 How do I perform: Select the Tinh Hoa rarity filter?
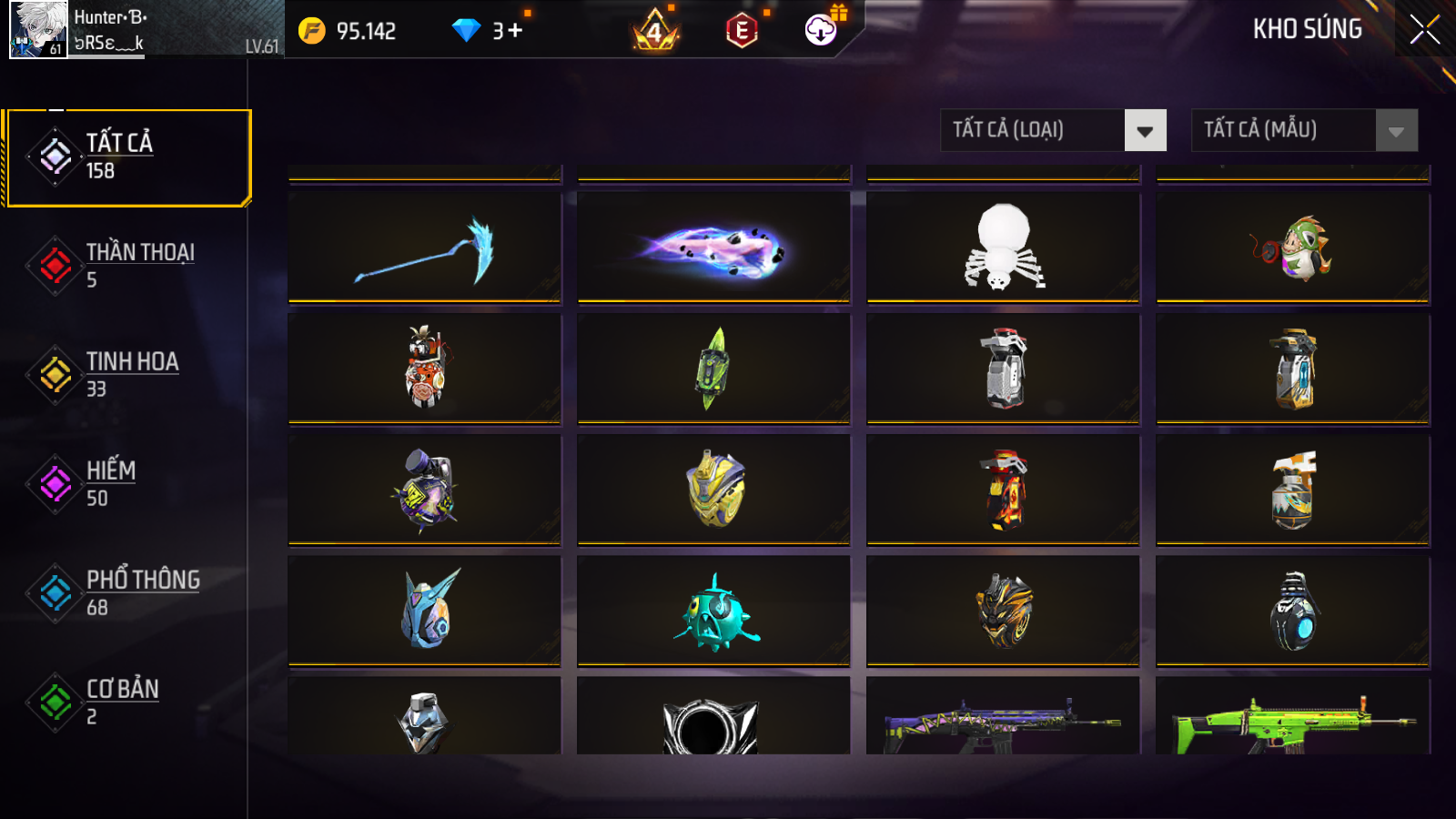click(x=127, y=375)
